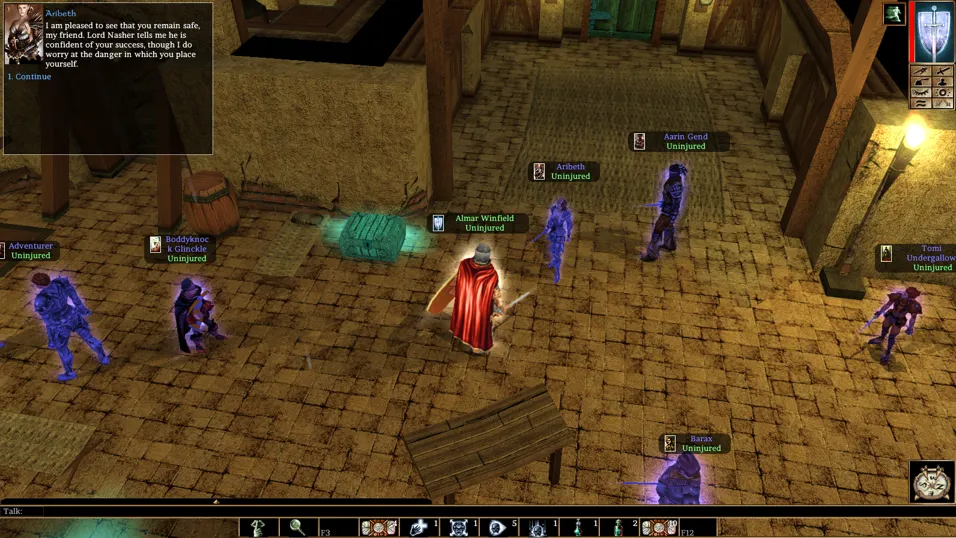Open the compass icon in the corner

point(932,482)
